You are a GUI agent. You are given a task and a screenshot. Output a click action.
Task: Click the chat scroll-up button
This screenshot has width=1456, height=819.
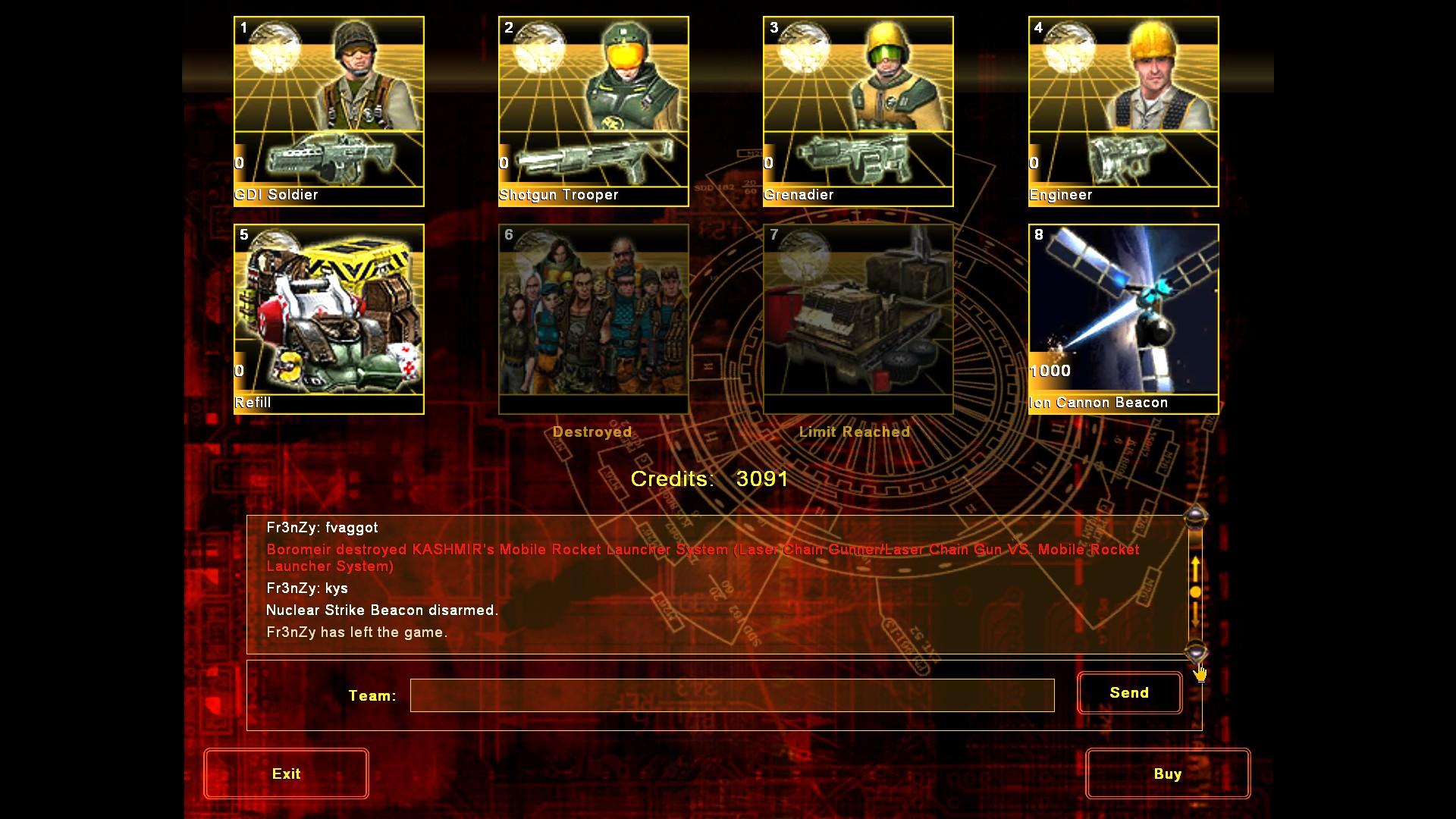[1195, 518]
